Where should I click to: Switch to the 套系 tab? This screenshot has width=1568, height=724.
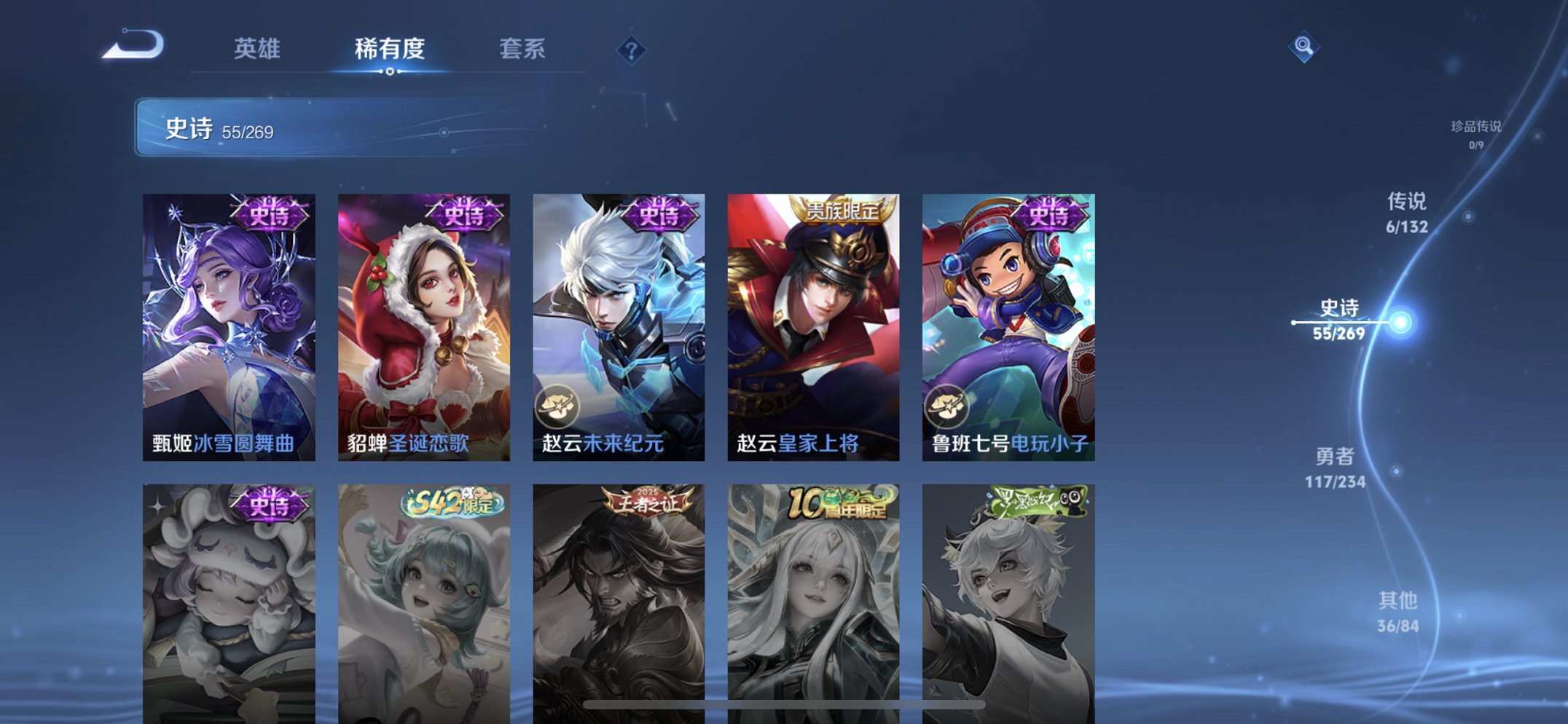(523, 50)
